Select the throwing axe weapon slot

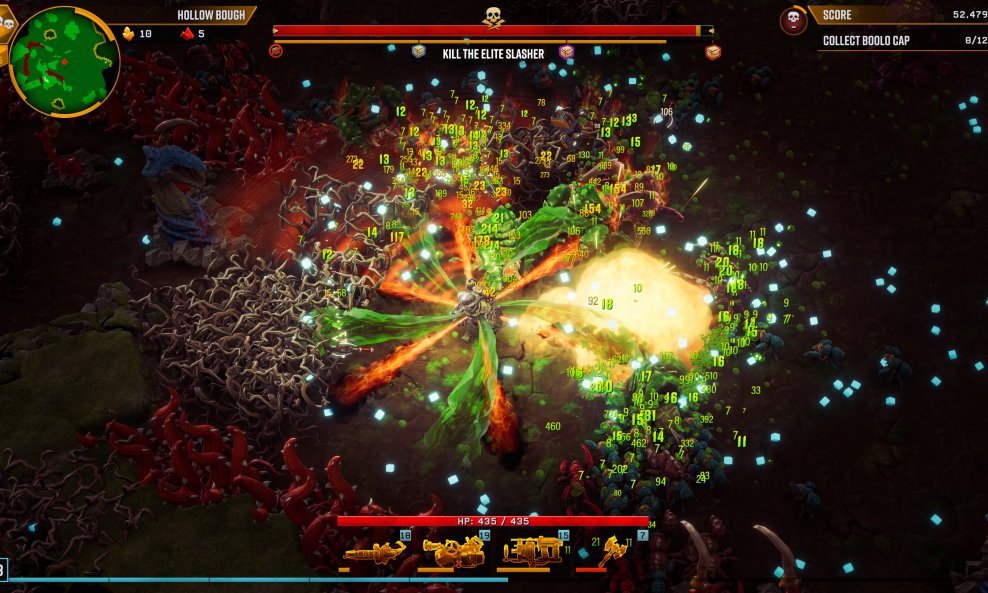[612, 551]
